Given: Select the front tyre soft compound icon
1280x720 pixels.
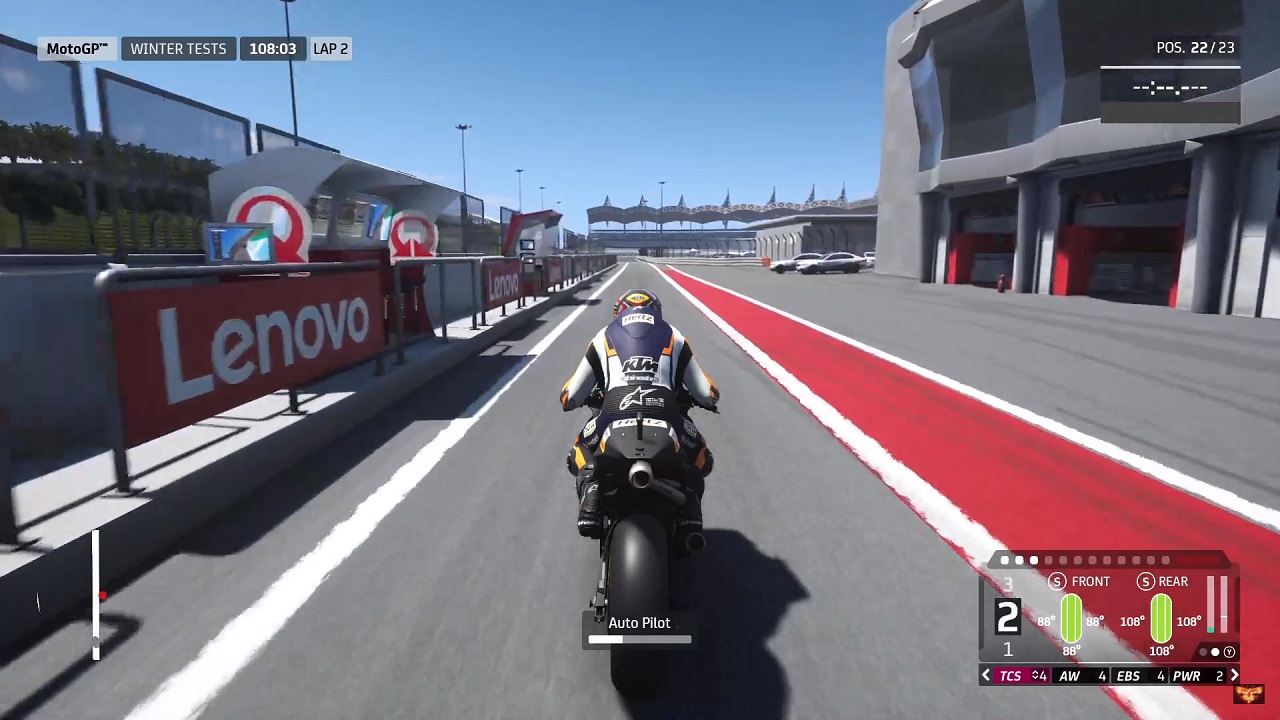Looking at the screenshot, I should coord(1057,581).
